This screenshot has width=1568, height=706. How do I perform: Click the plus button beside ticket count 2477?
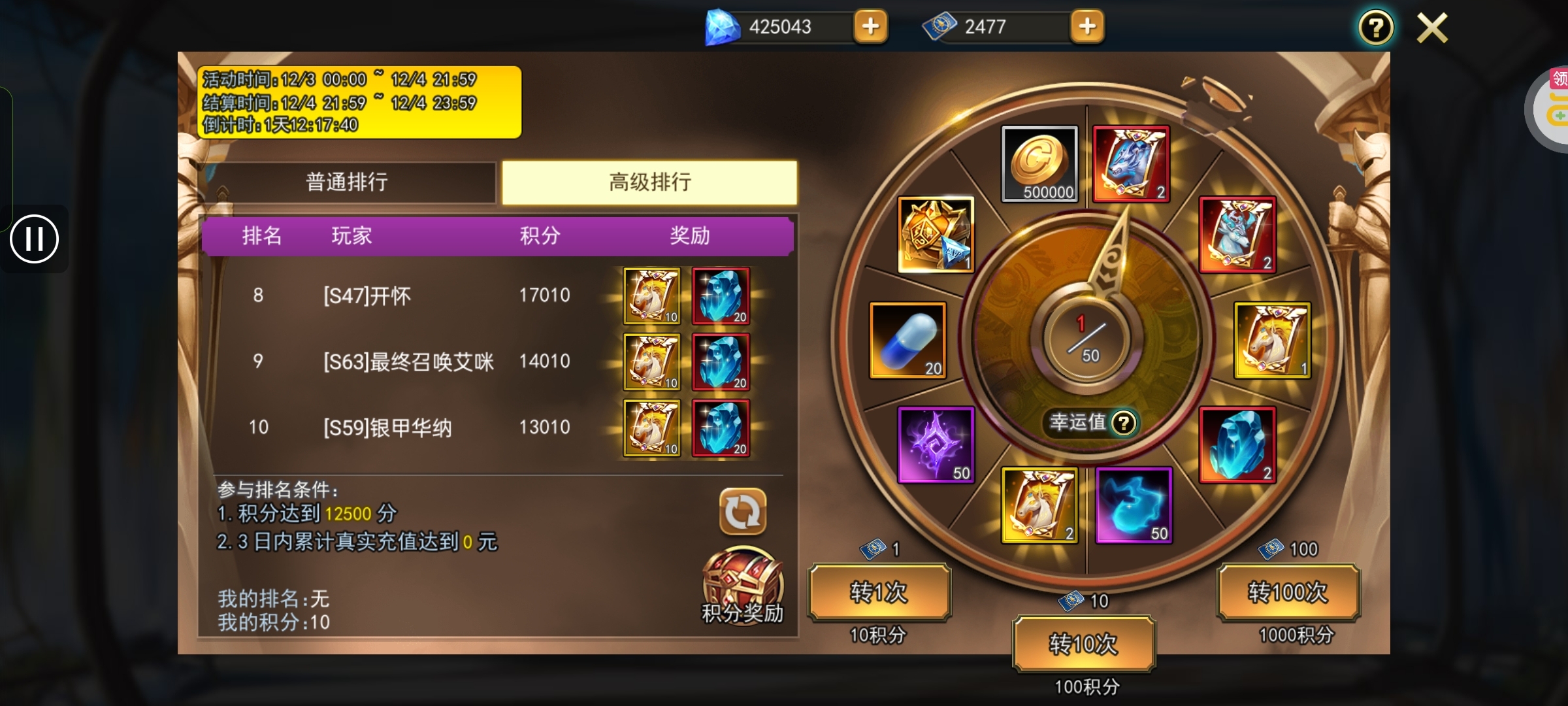(x=1088, y=26)
